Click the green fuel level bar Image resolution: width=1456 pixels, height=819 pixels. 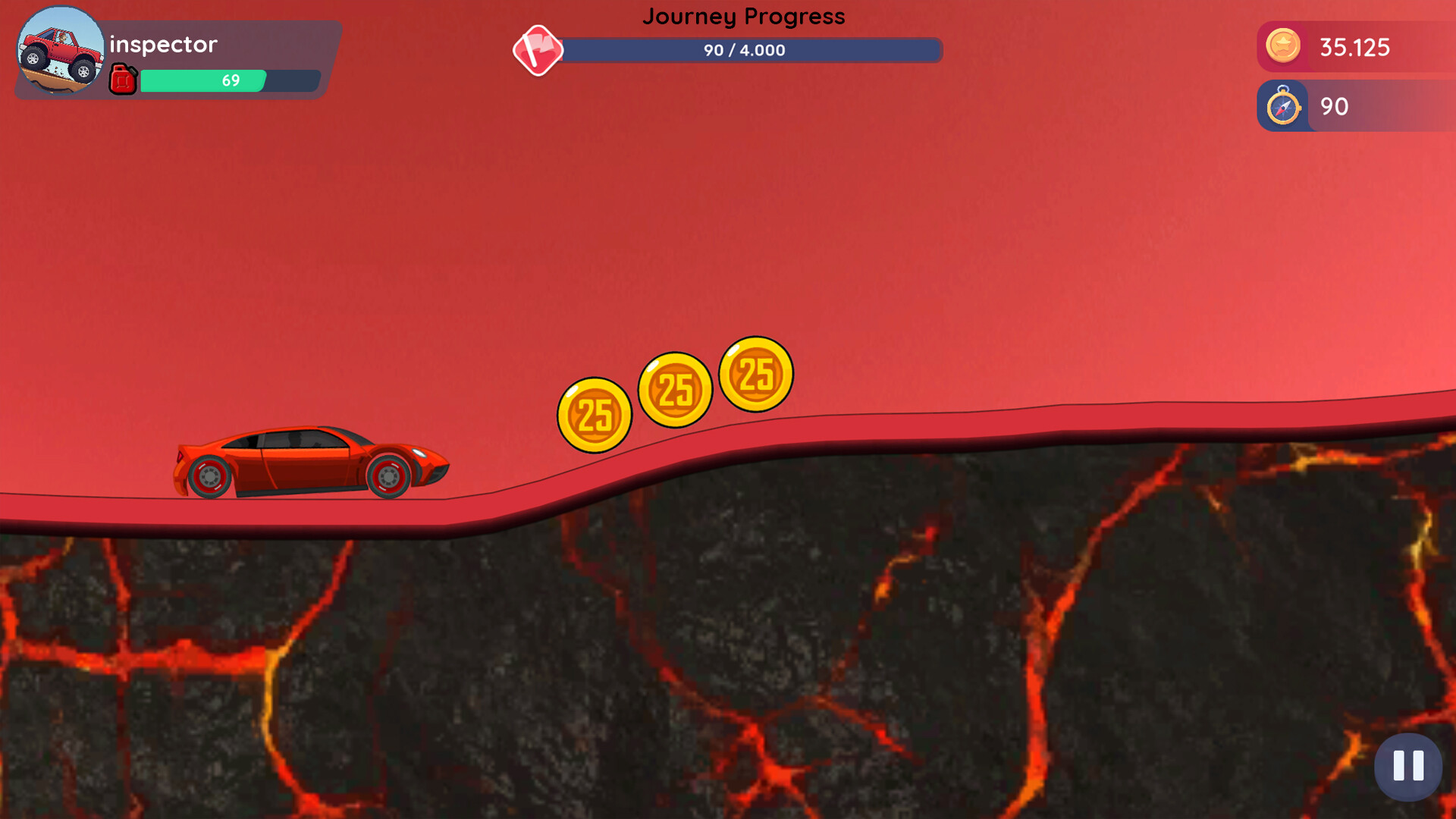pyautogui.click(x=202, y=80)
